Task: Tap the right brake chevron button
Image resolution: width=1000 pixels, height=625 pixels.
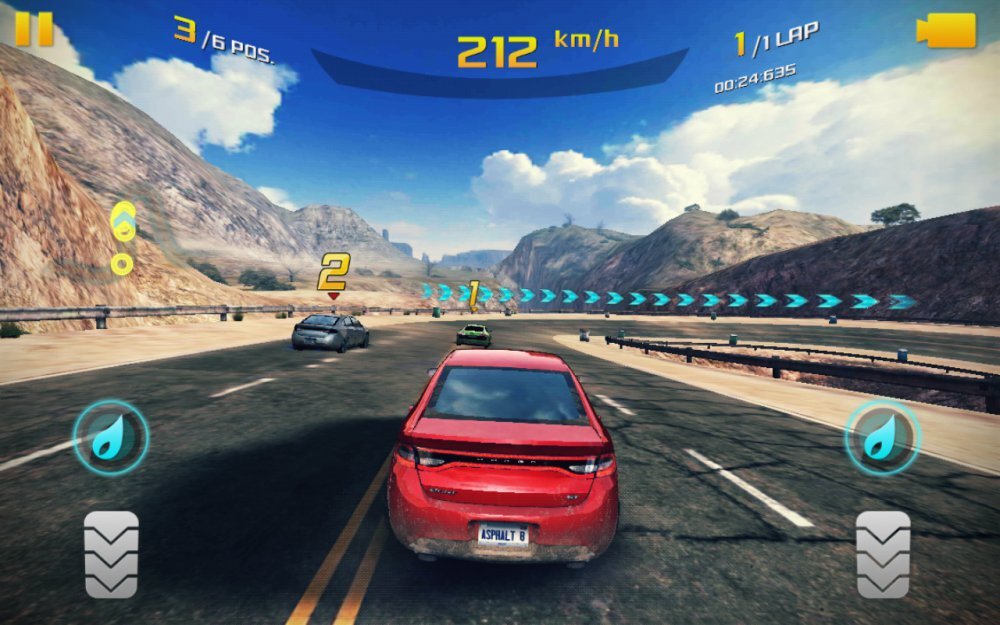Action: point(883,554)
